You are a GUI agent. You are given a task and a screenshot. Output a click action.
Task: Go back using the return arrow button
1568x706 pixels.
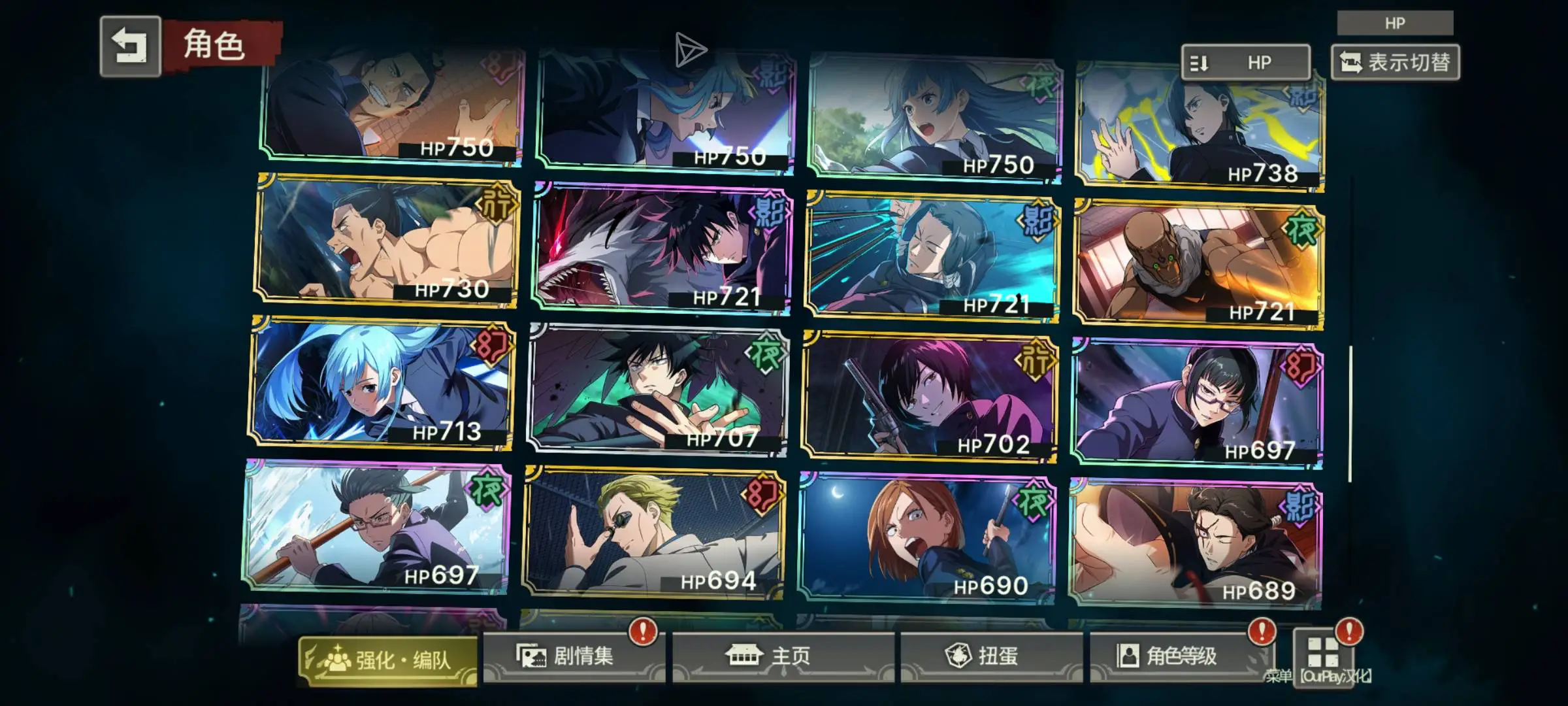coord(131,46)
